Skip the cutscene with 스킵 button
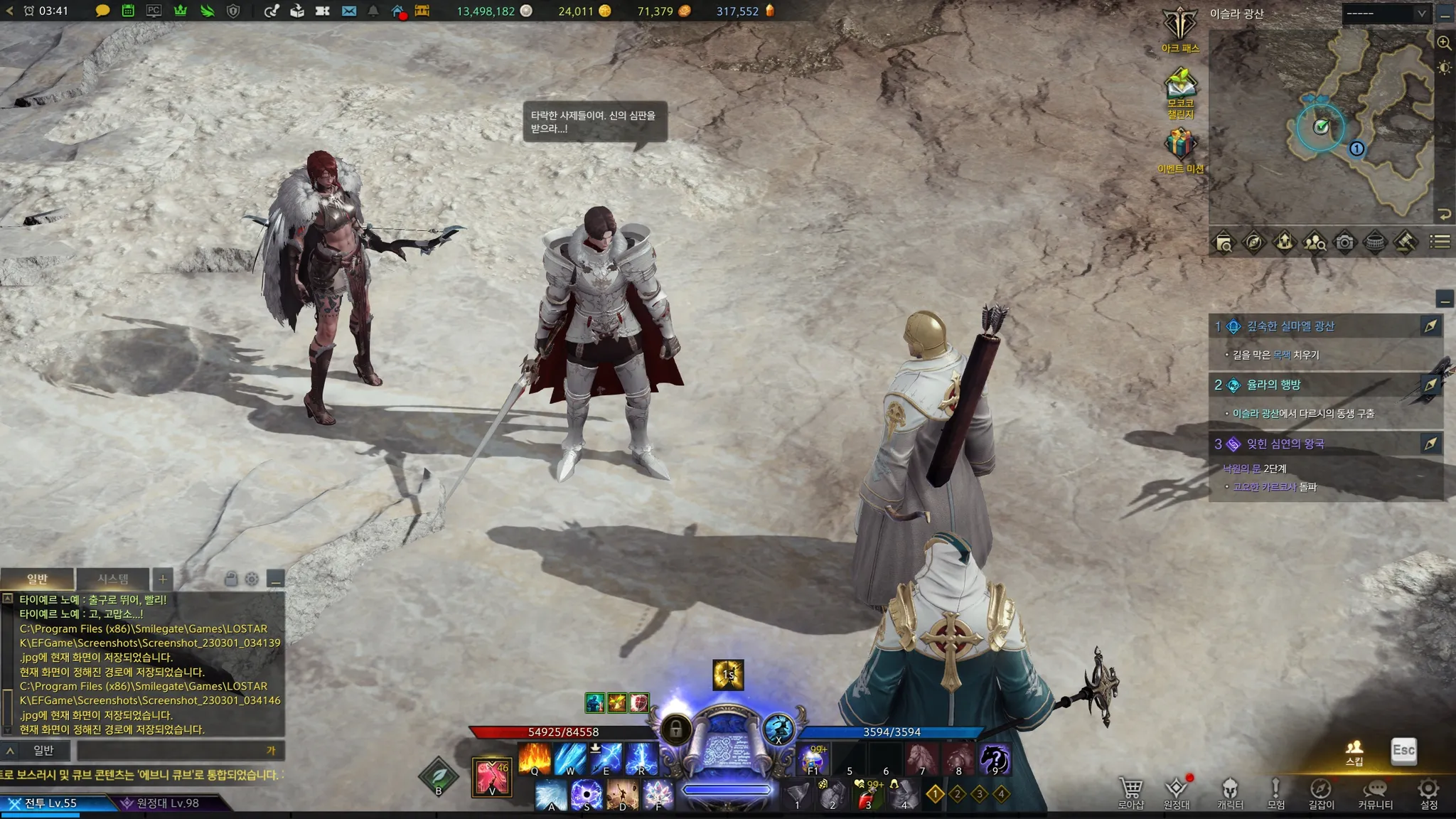 (1354, 752)
